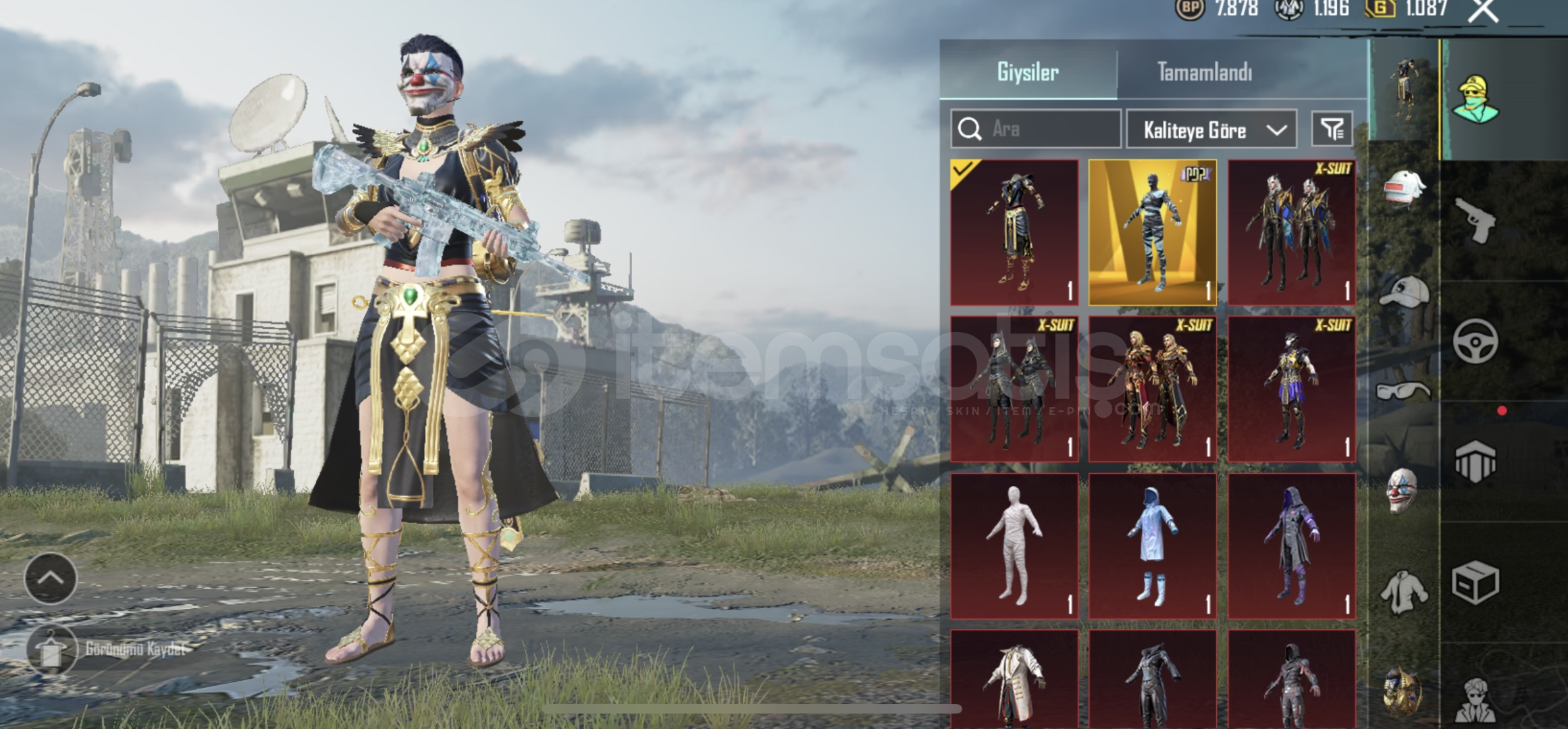Select the equipped black-gold pharaoh outfit
The width and height of the screenshot is (1568, 729).
[1014, 233]
